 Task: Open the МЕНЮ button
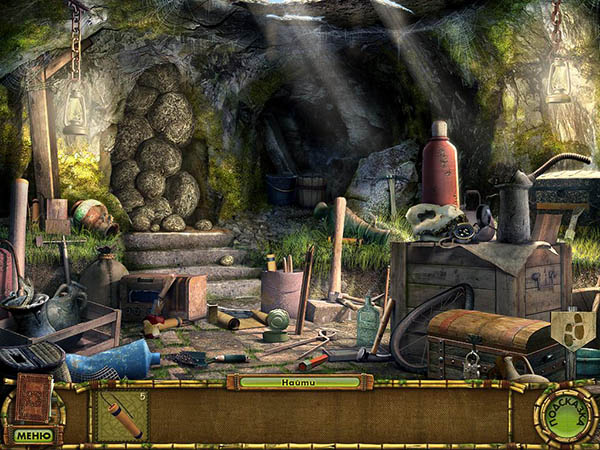pos(32,435)
